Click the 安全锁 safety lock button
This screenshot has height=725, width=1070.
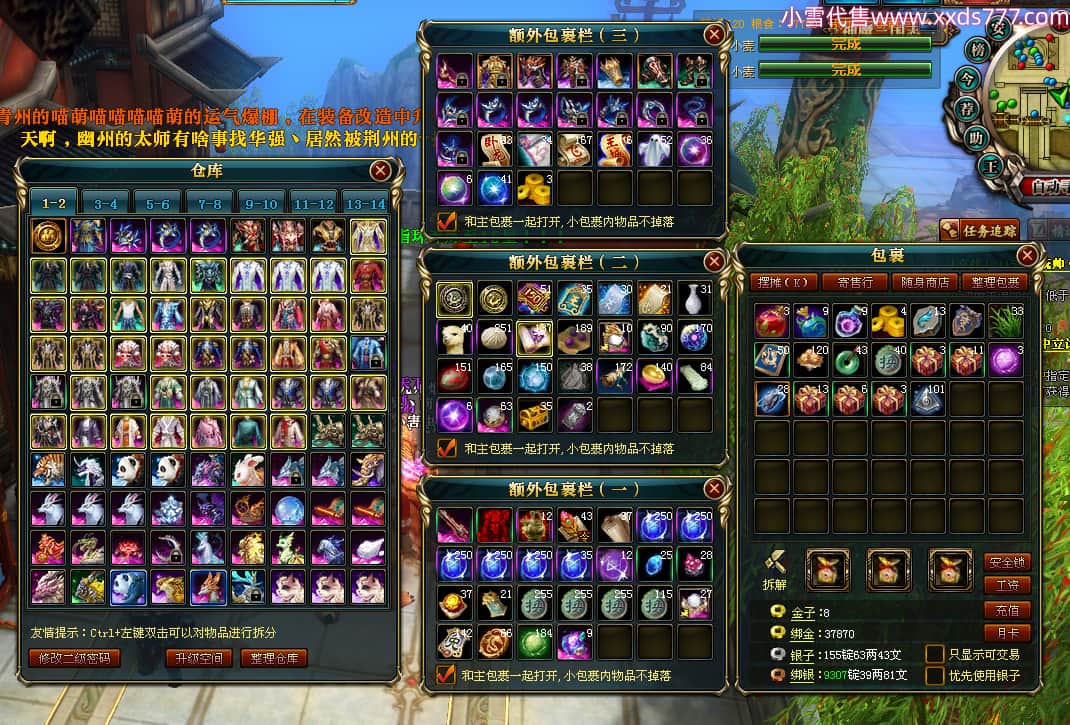click(x=1006, y=562)
